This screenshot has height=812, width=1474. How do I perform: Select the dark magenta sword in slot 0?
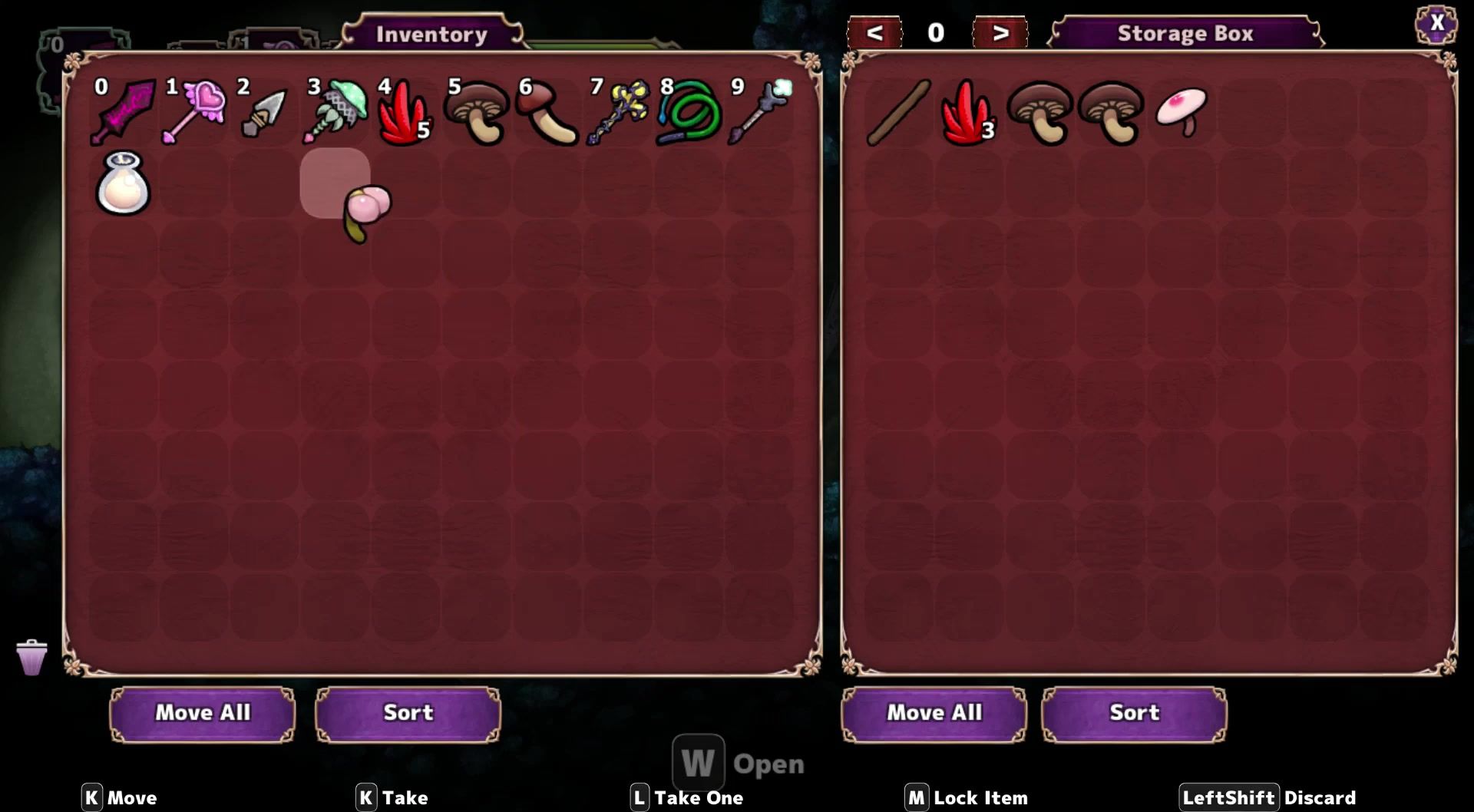pos(123,113)
